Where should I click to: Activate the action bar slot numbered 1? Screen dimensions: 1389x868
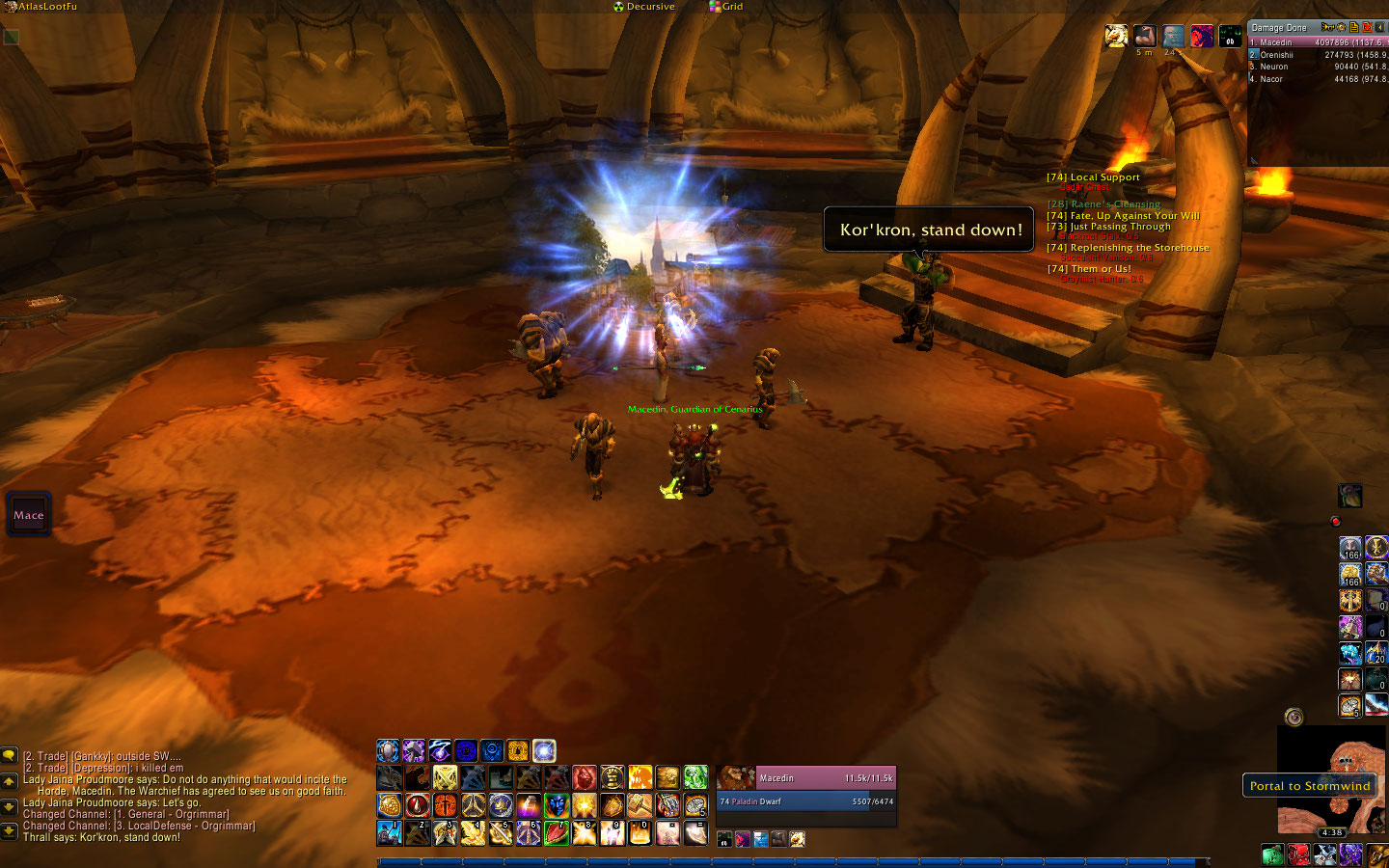tap(390, 832)
